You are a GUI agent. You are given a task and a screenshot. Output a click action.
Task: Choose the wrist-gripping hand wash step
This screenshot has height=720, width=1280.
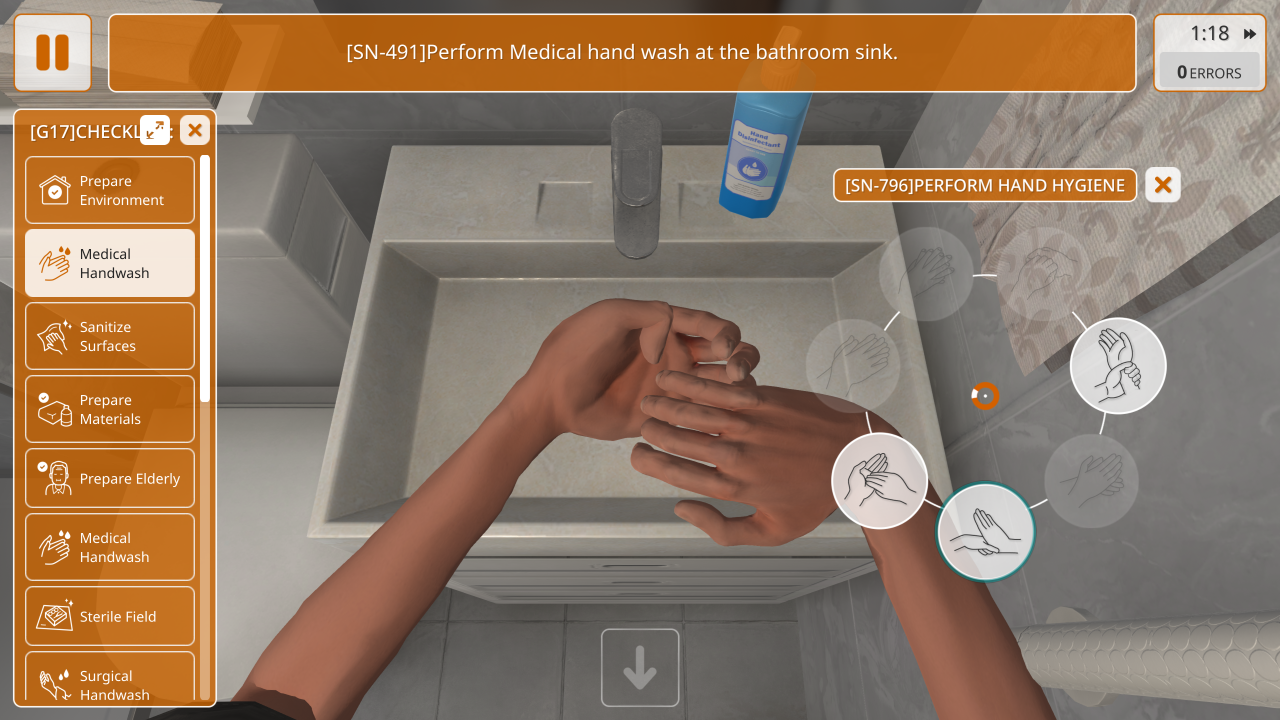(1118, 366)
